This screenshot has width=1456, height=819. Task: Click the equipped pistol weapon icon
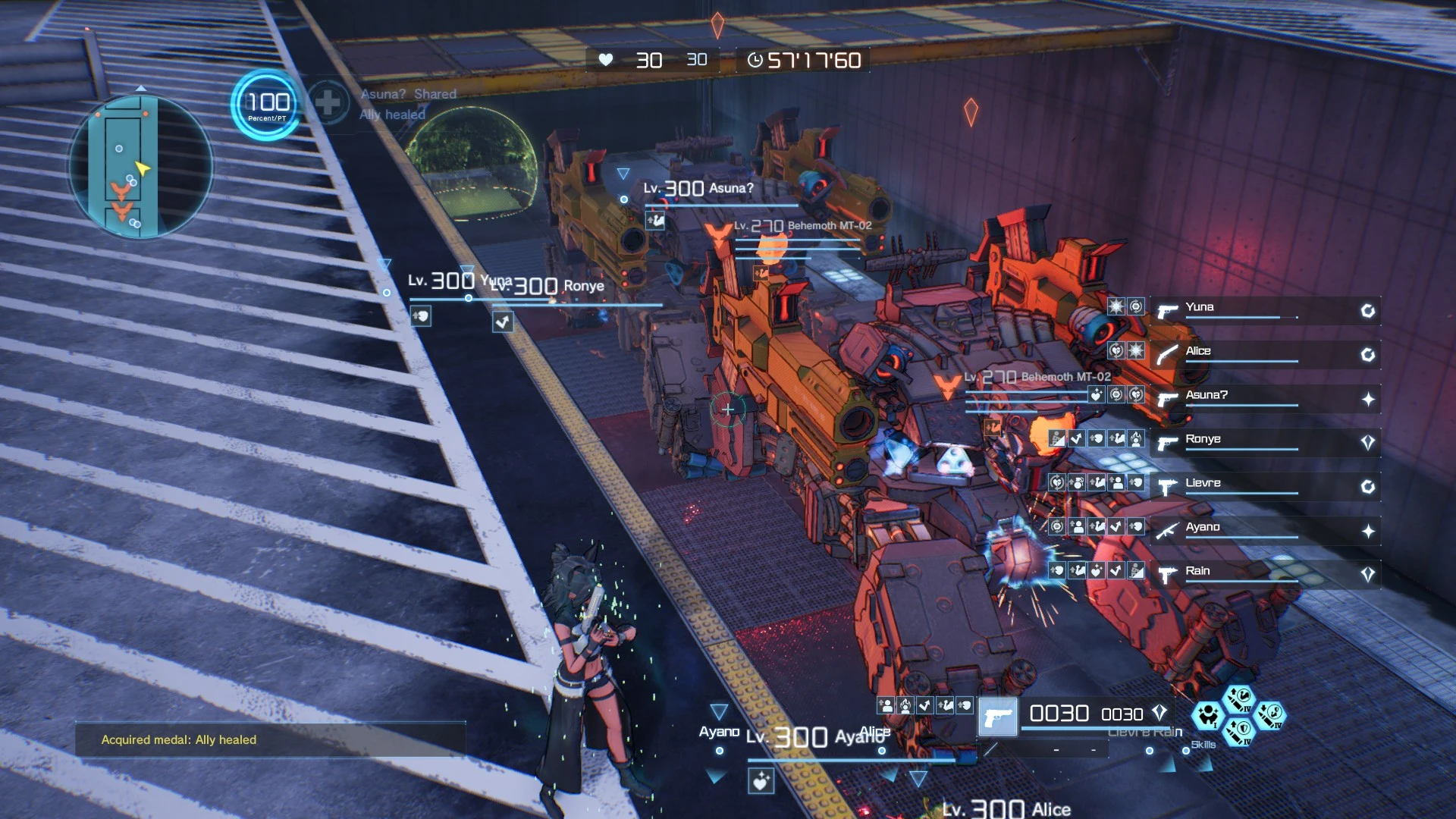pyautogui.click(x=998, y=717)
